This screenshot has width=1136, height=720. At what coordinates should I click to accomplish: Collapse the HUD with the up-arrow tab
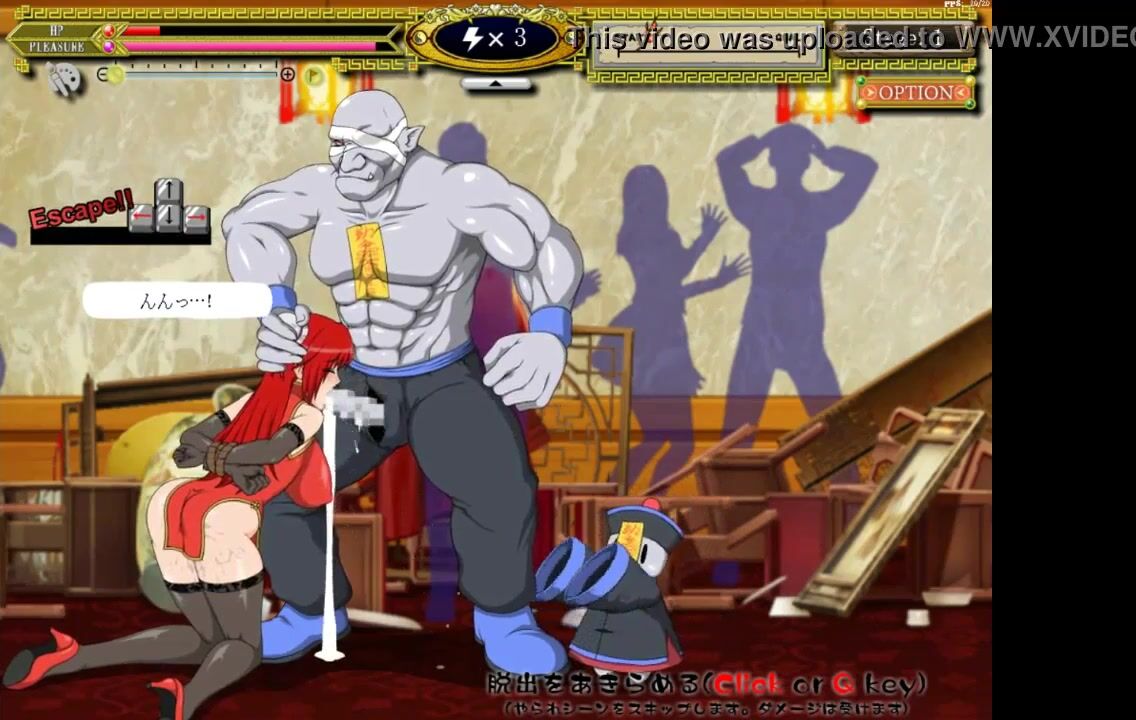pos(496,84)
